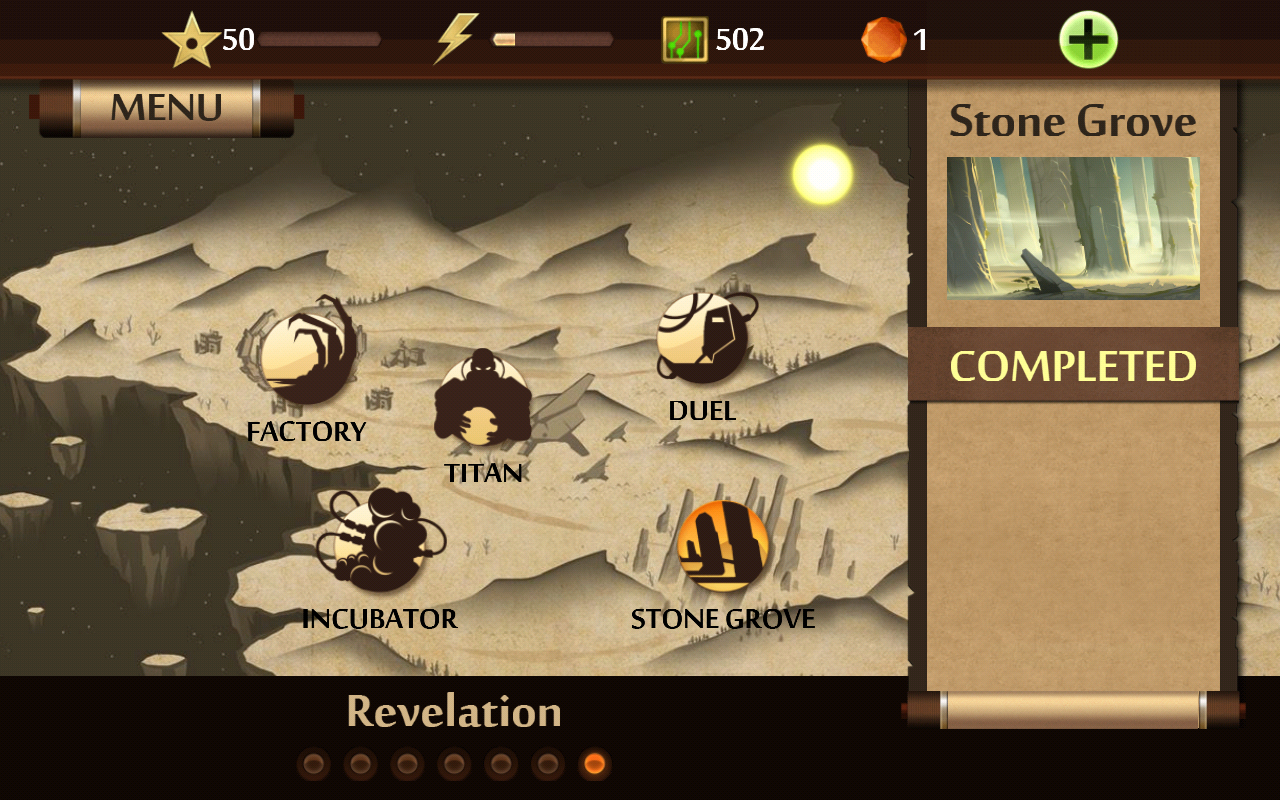Image resolution: width=1280 pixels, height=800 pixels.
Task: Tap the green plus add-currency button
Action: tap(1088, 40)
